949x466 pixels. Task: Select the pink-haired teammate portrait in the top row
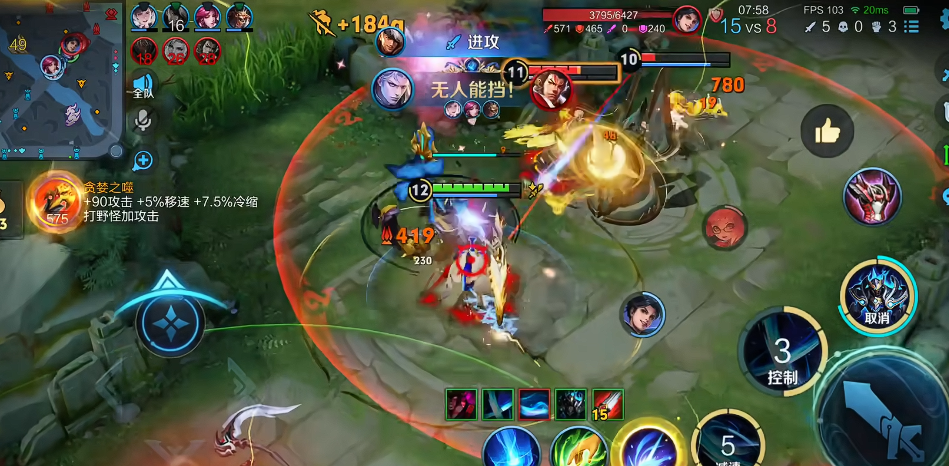click(x=208, y=17)
